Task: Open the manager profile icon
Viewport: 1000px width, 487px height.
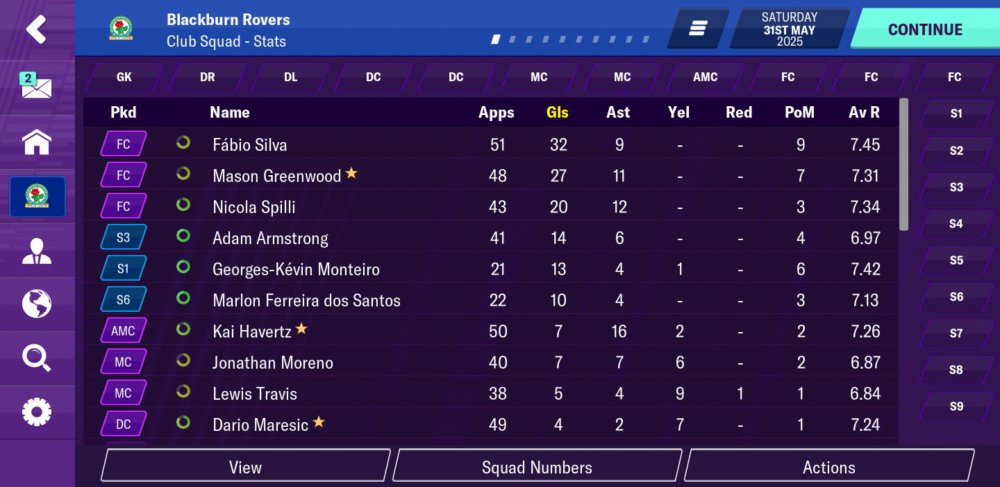Action: tap(37, 251)
